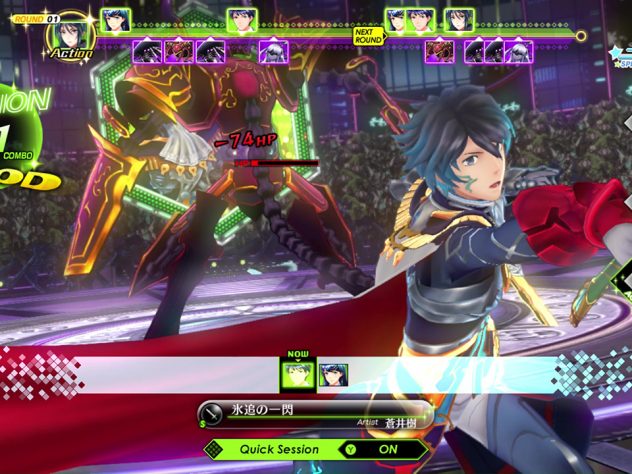
Task: Select the green-haired portrait marked NOW
Action: tap(294, 375)
